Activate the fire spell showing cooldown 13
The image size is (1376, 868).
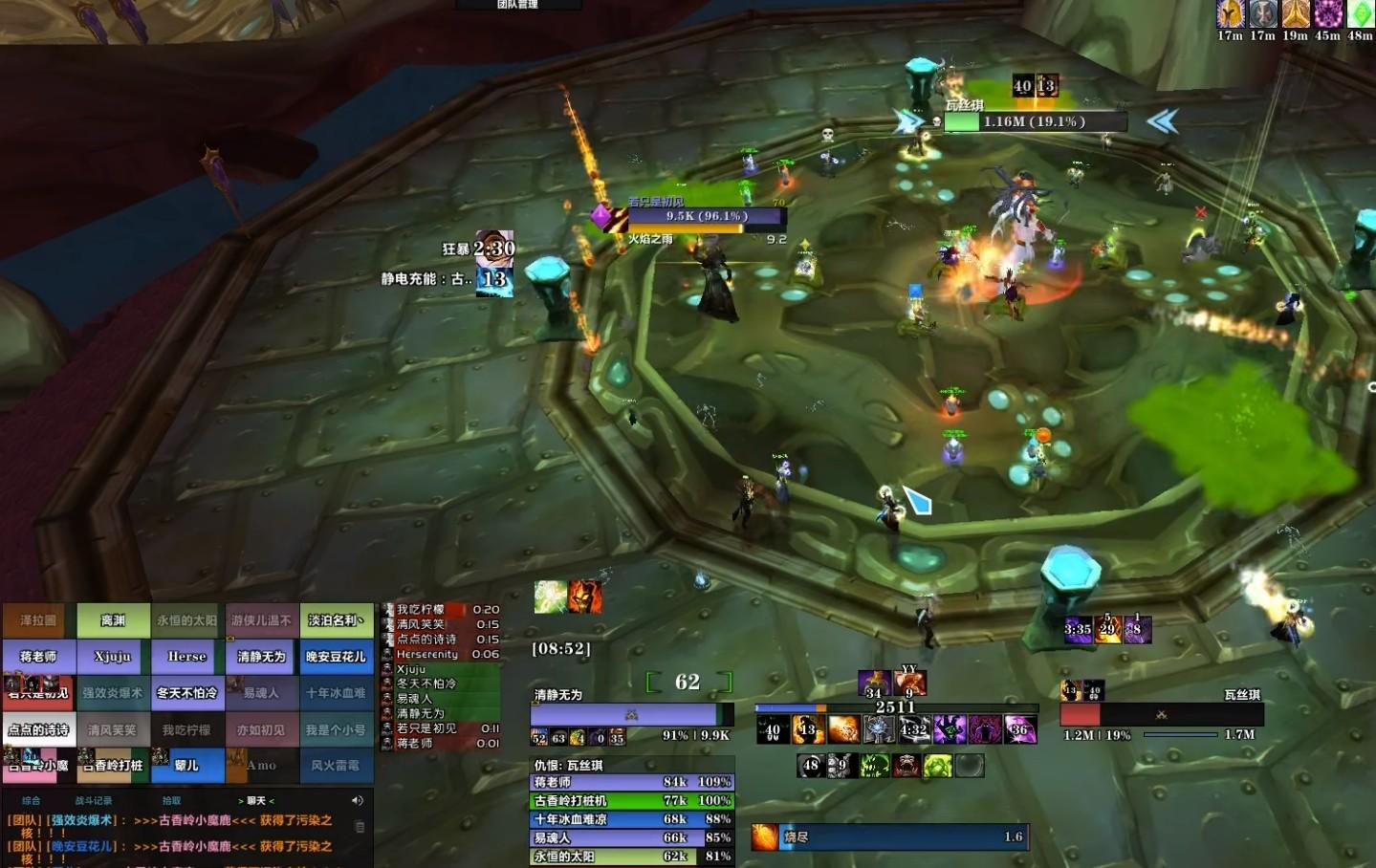pos(808,729)
